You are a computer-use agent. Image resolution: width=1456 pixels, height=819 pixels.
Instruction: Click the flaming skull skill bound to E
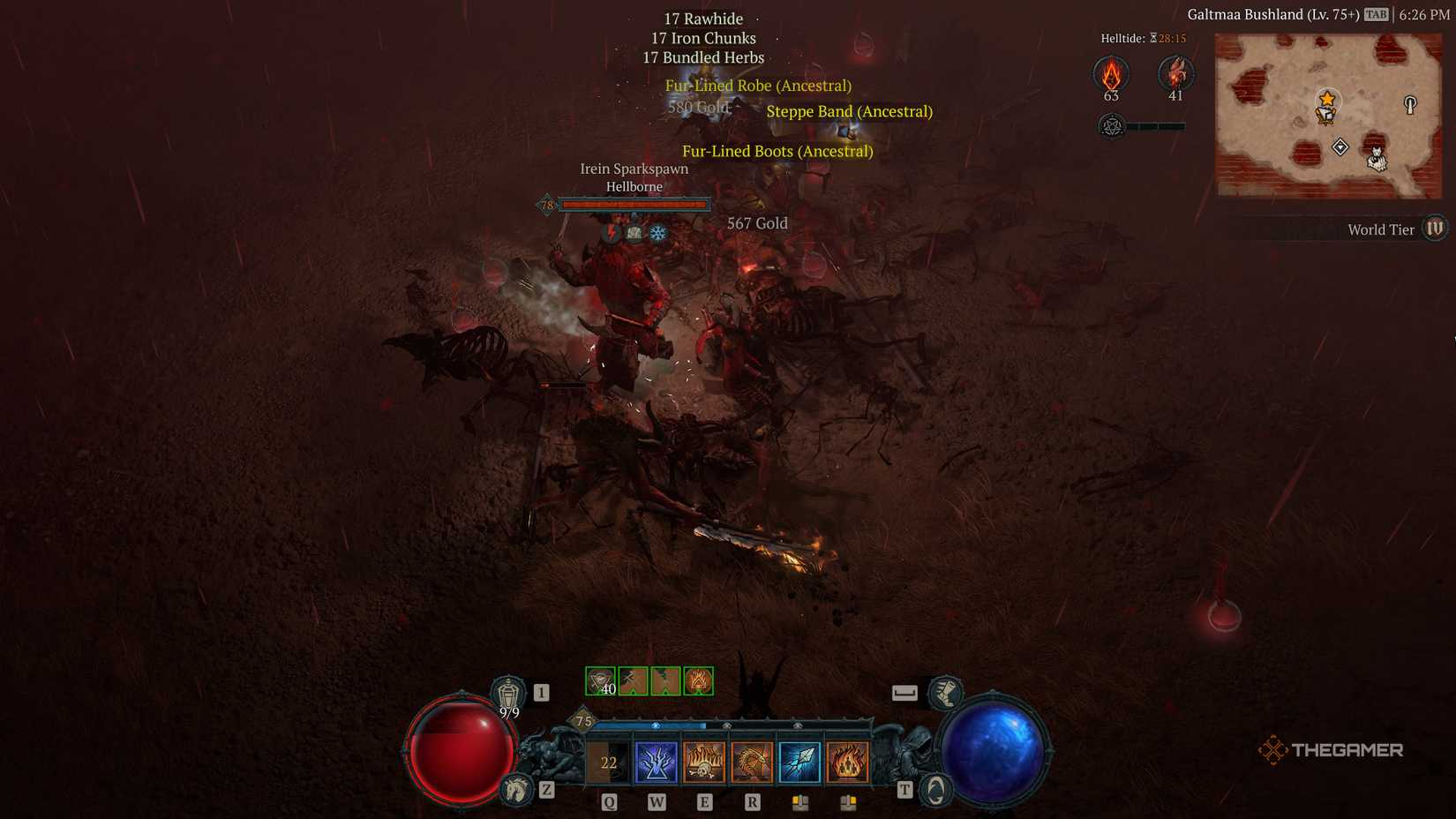pos(704,763)
